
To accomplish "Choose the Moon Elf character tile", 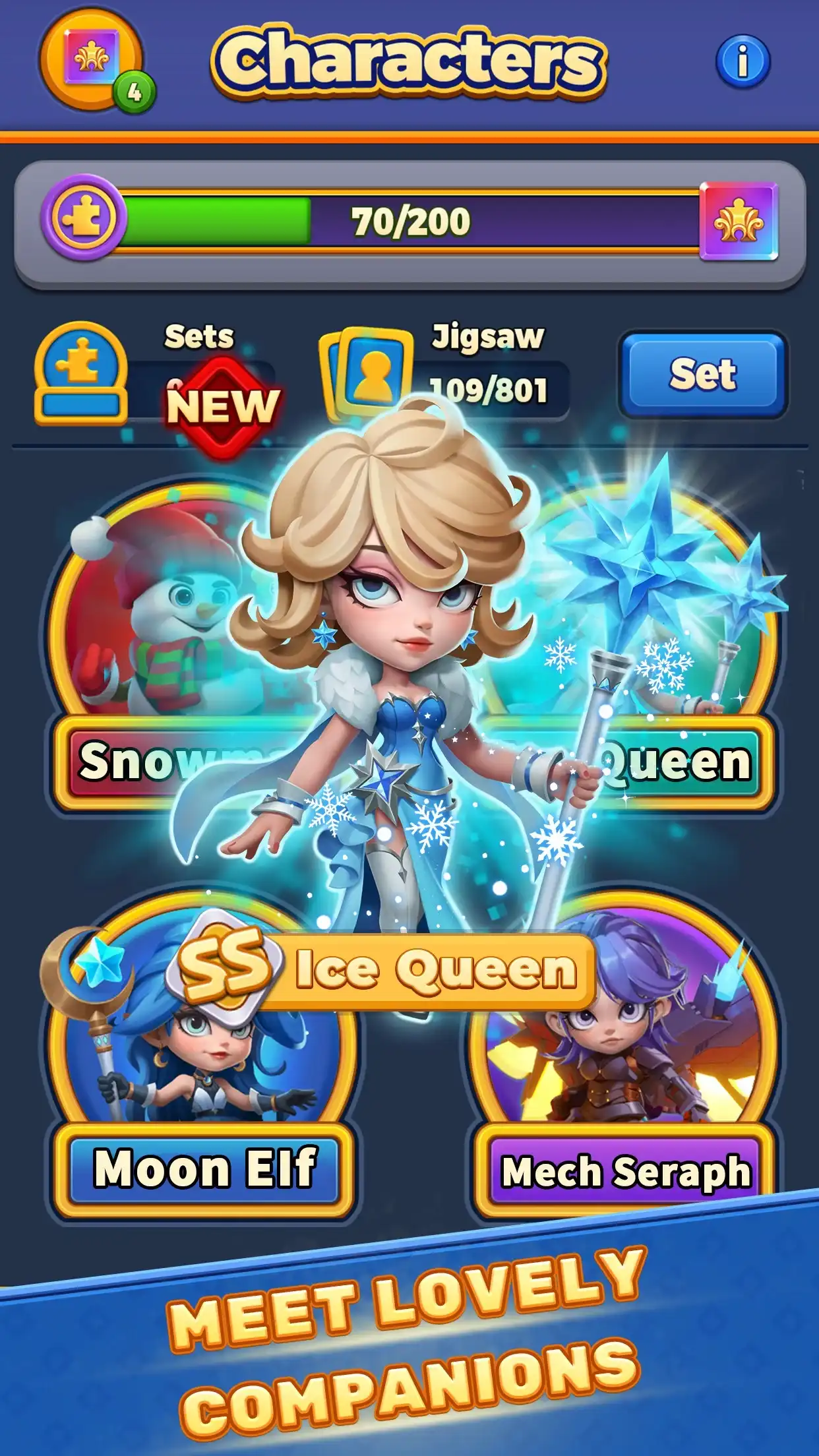I will [x=201, y=1068].
